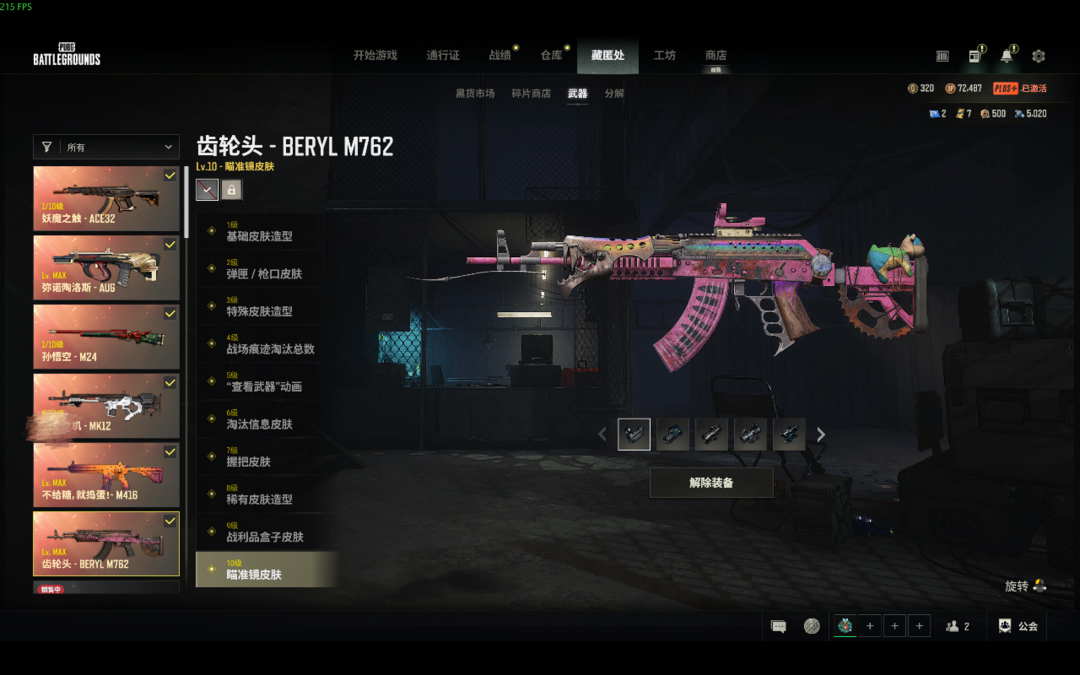This screenshot has width=1080, height=675.
Task: Show next scope skins with right arrow
Action: [x=821, y=435]
